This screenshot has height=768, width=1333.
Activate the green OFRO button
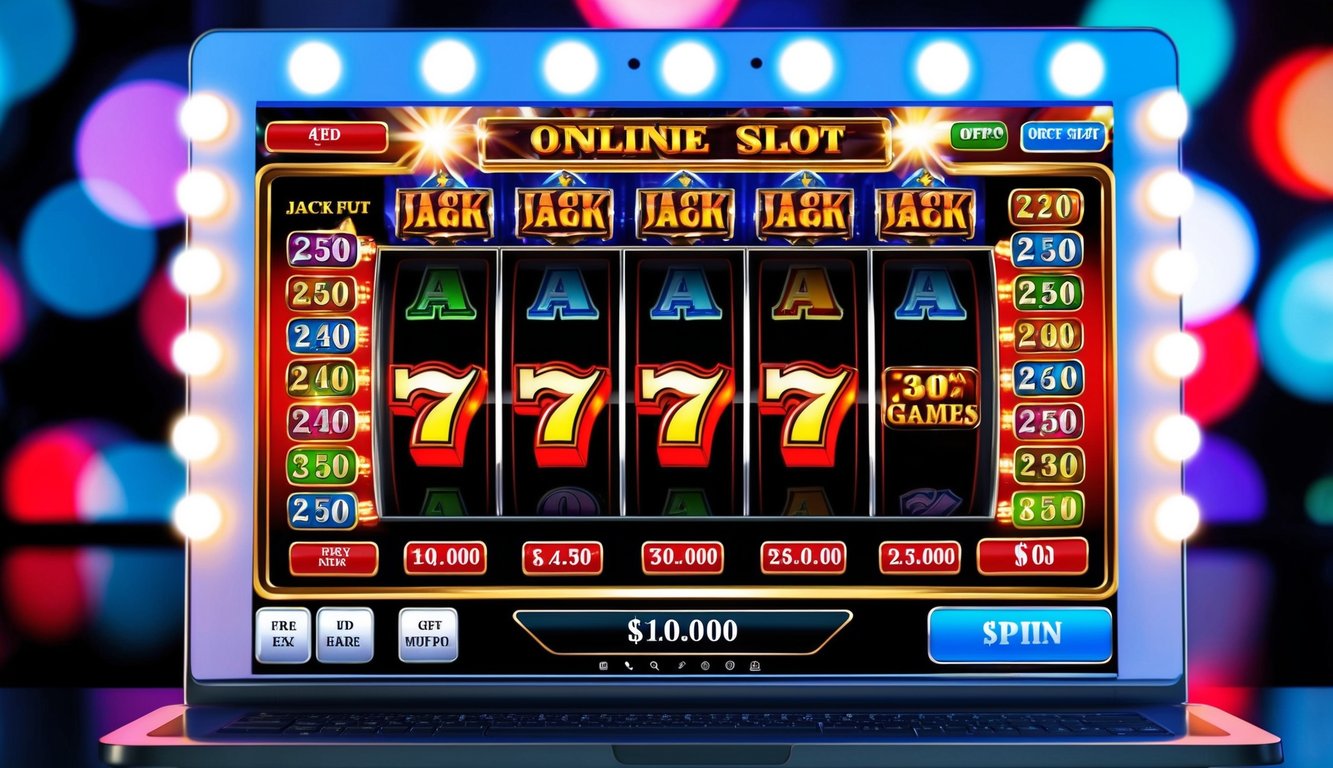click(978, 136)
